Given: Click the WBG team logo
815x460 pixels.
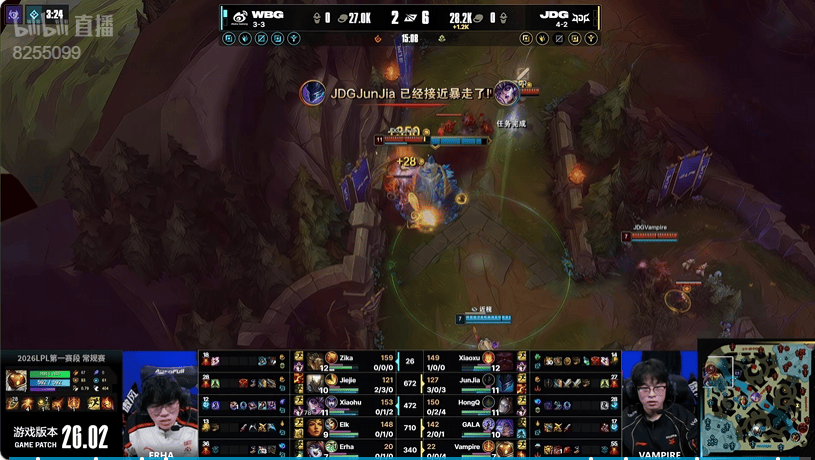Looking at the screenshot, I should (x=240, y=16).
